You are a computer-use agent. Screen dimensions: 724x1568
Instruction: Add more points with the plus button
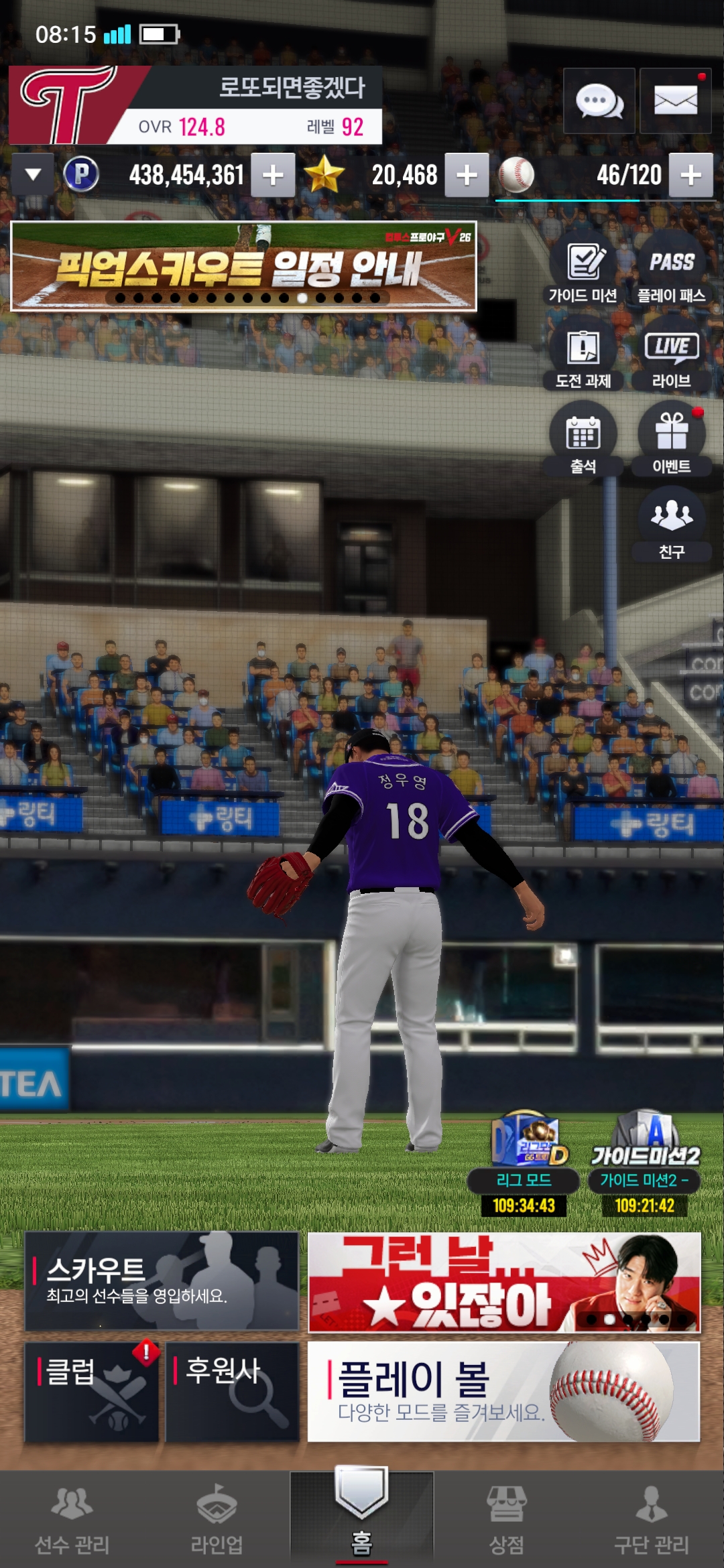(x=273, y=176)
